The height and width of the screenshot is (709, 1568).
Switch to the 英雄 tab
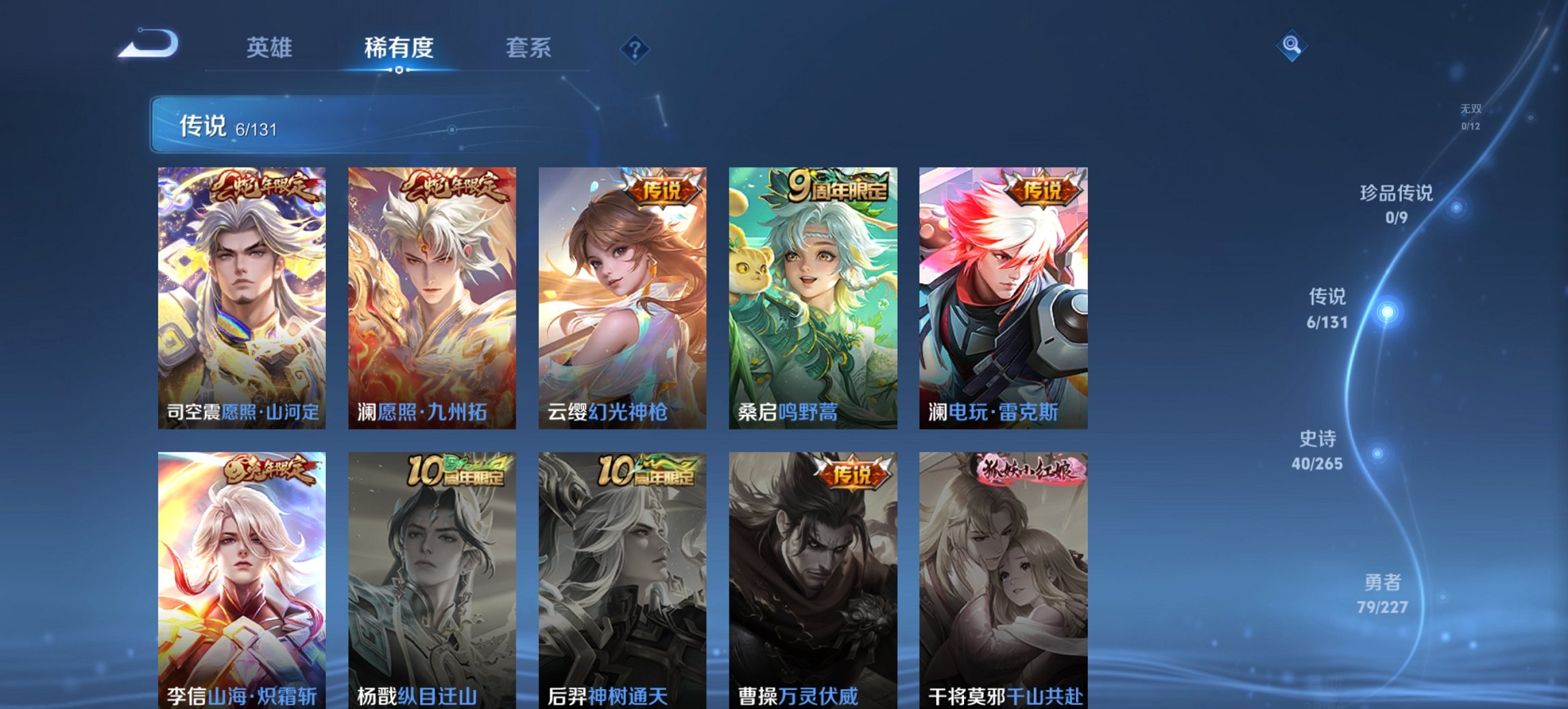pos(270,48)
